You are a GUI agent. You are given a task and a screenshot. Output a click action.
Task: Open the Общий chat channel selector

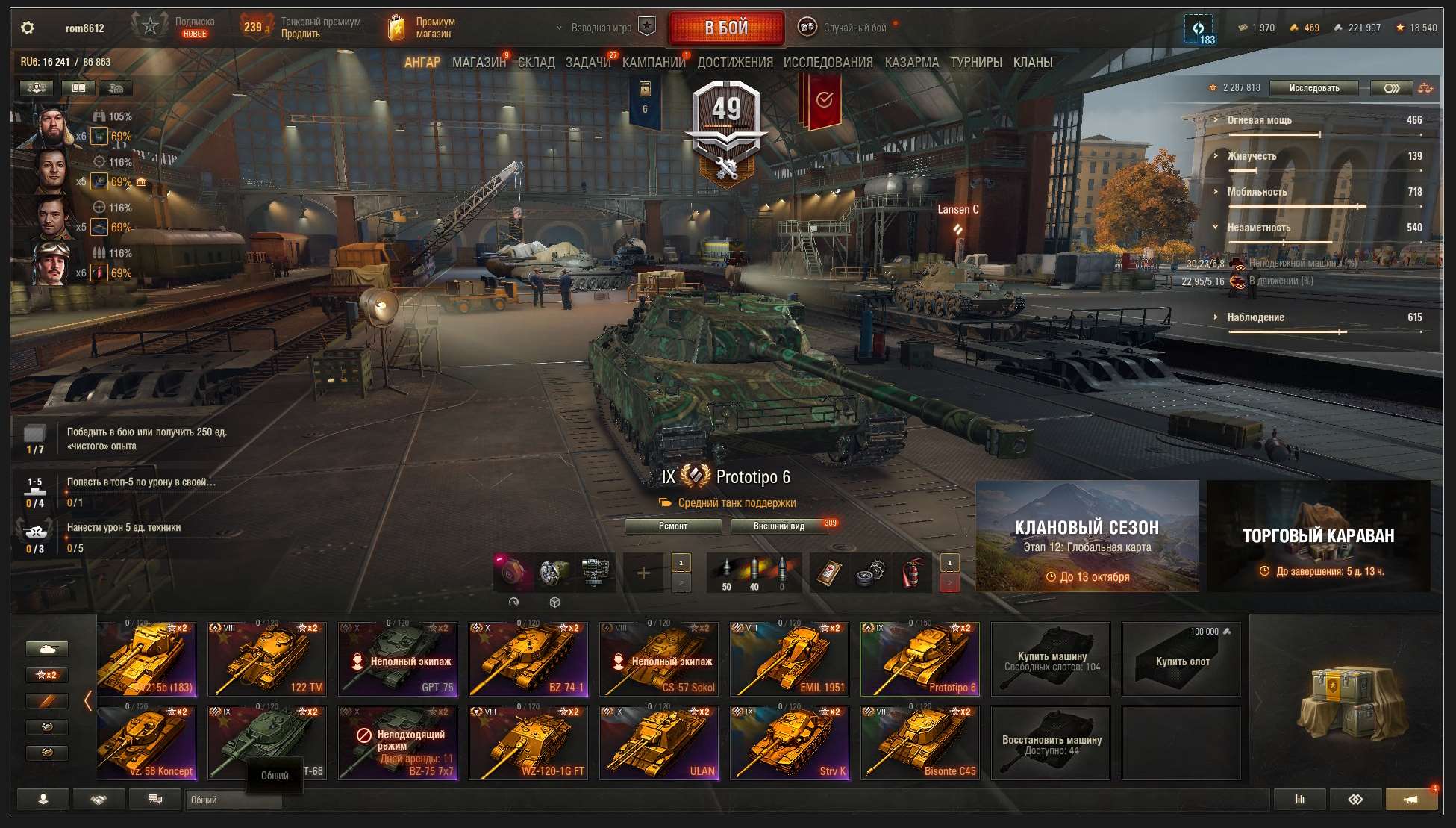(x=232, y=800)
